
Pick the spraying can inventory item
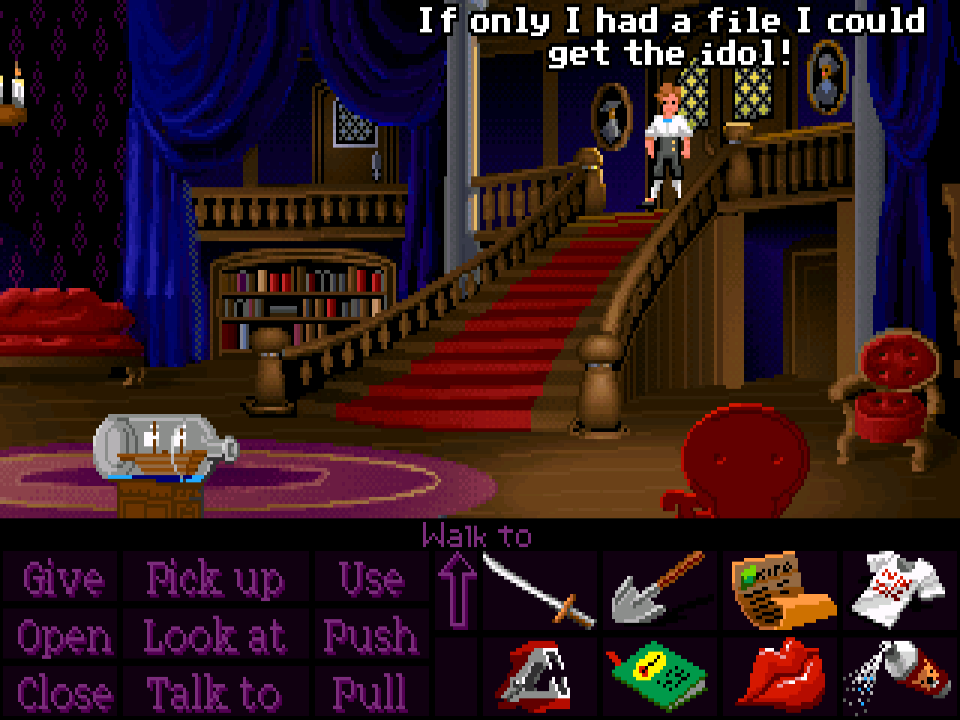pos(896,672)
